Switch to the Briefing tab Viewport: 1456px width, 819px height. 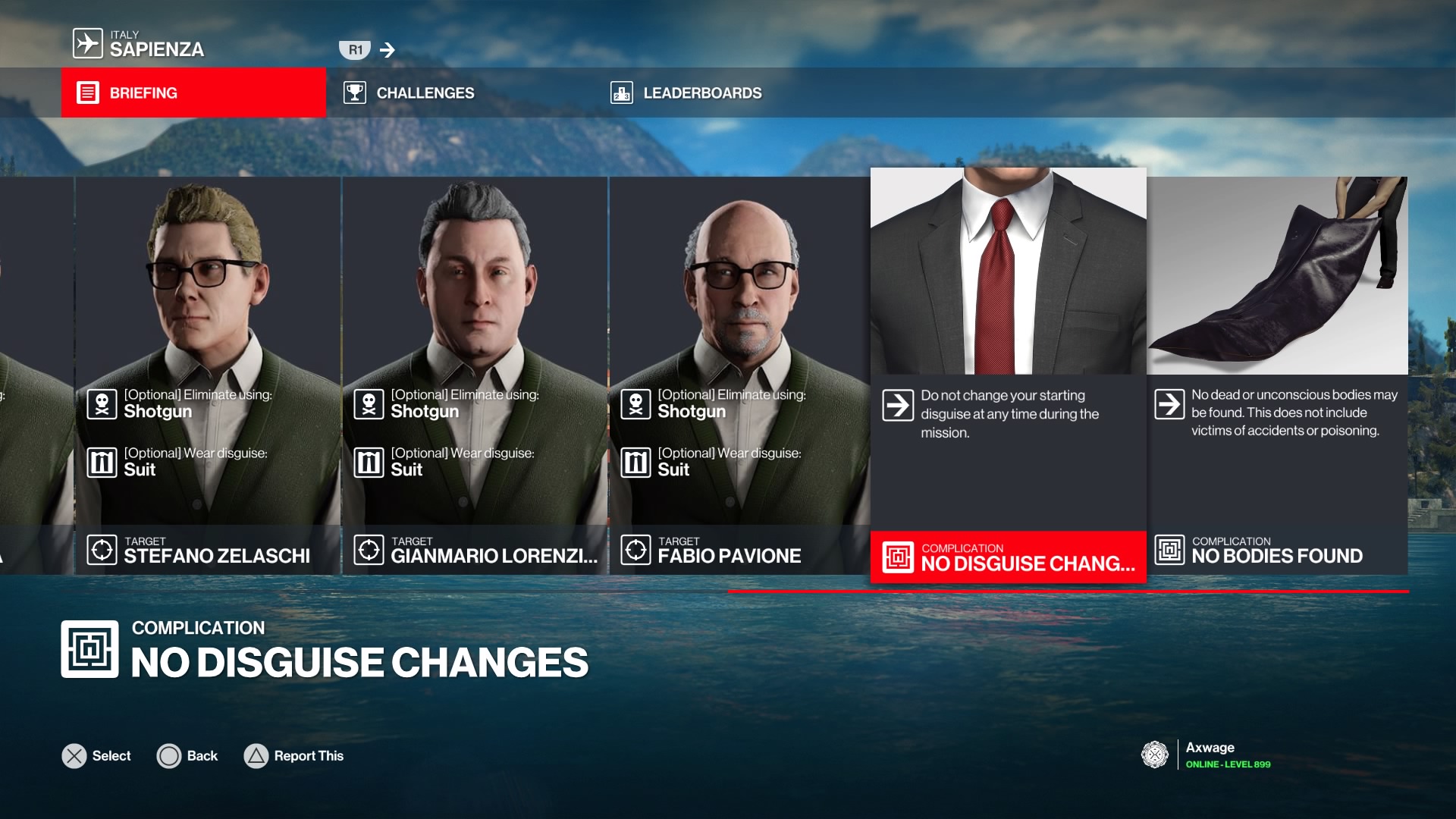point(193,93)
